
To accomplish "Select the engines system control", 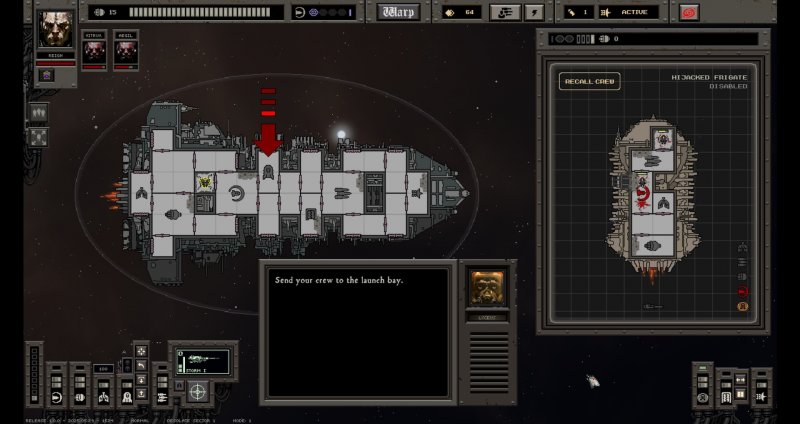I will click(x=79, y=397).
